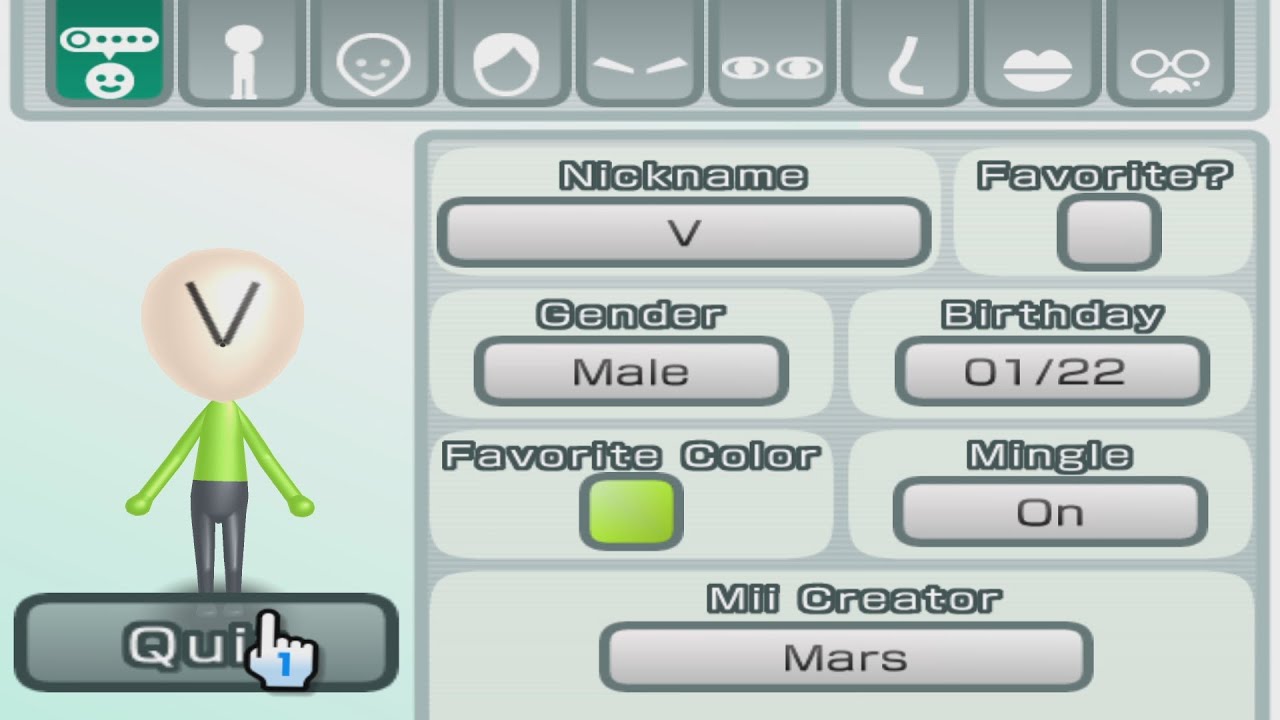
Task: Turn Mingle off
Action: point(1049,511)
